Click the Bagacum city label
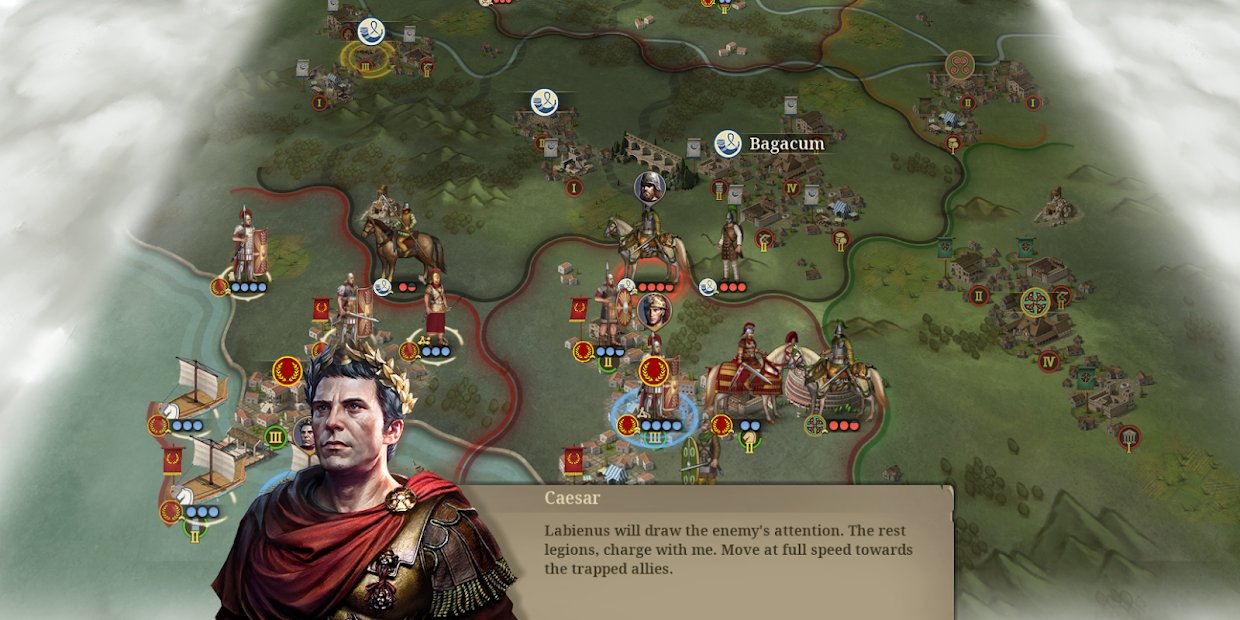This screenshot has height=620, width=1240. (x=786, y=144)
